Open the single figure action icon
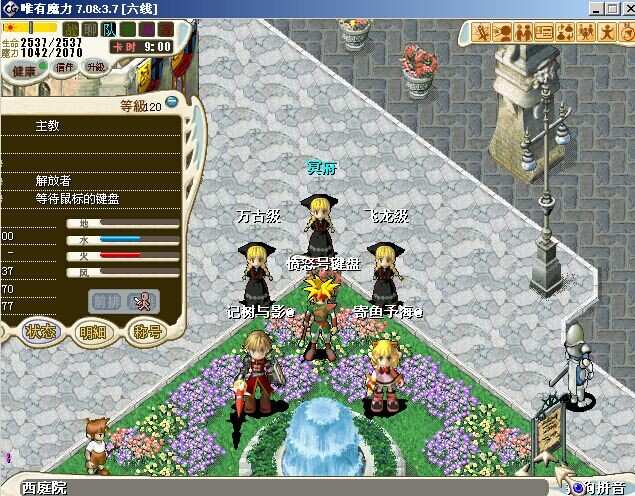 [x=607, y=31]
